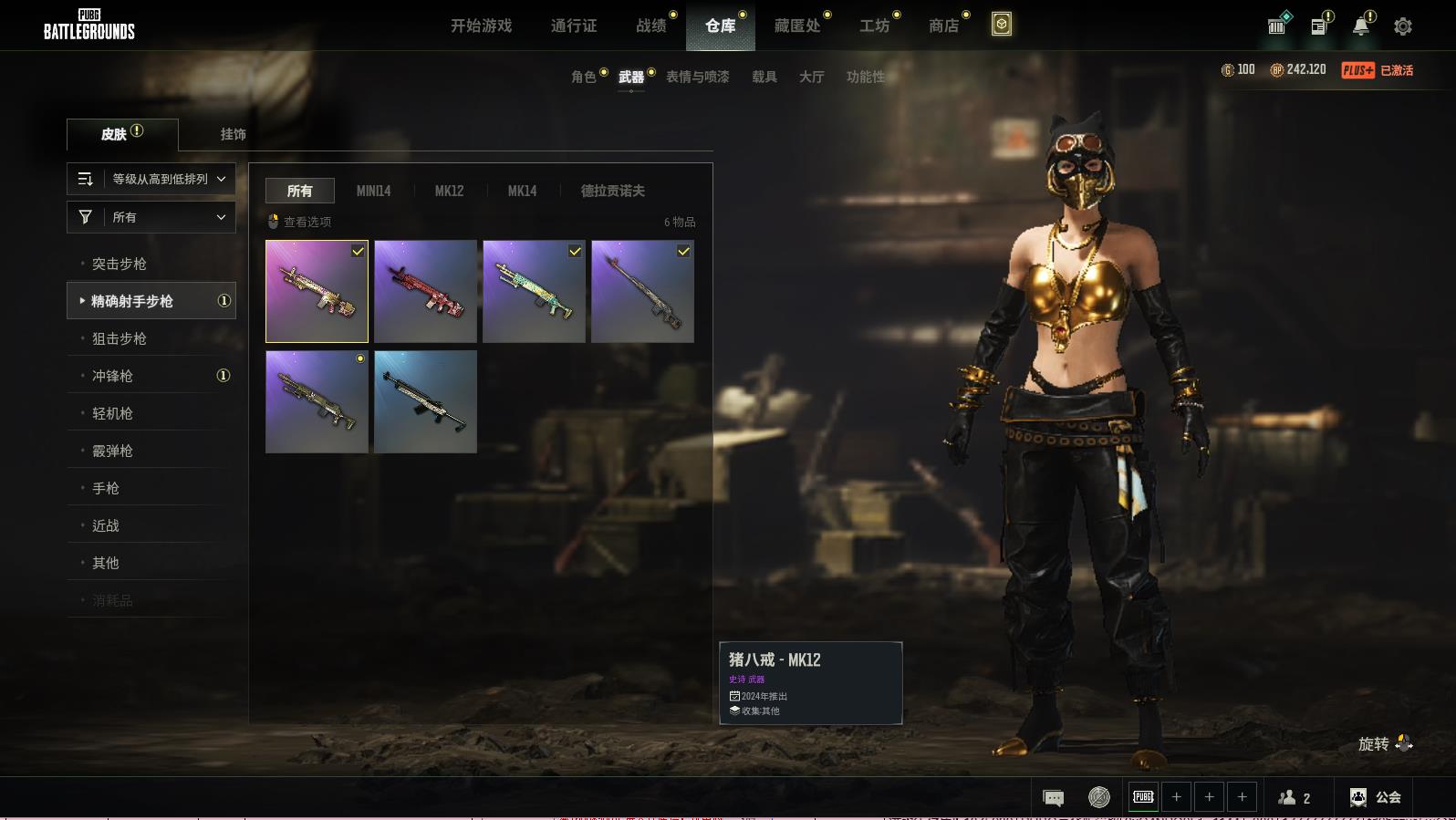This screenshot has width=1456, height=820.
Task: Filter skins by the MK12 tab
Action: point(449,191)
